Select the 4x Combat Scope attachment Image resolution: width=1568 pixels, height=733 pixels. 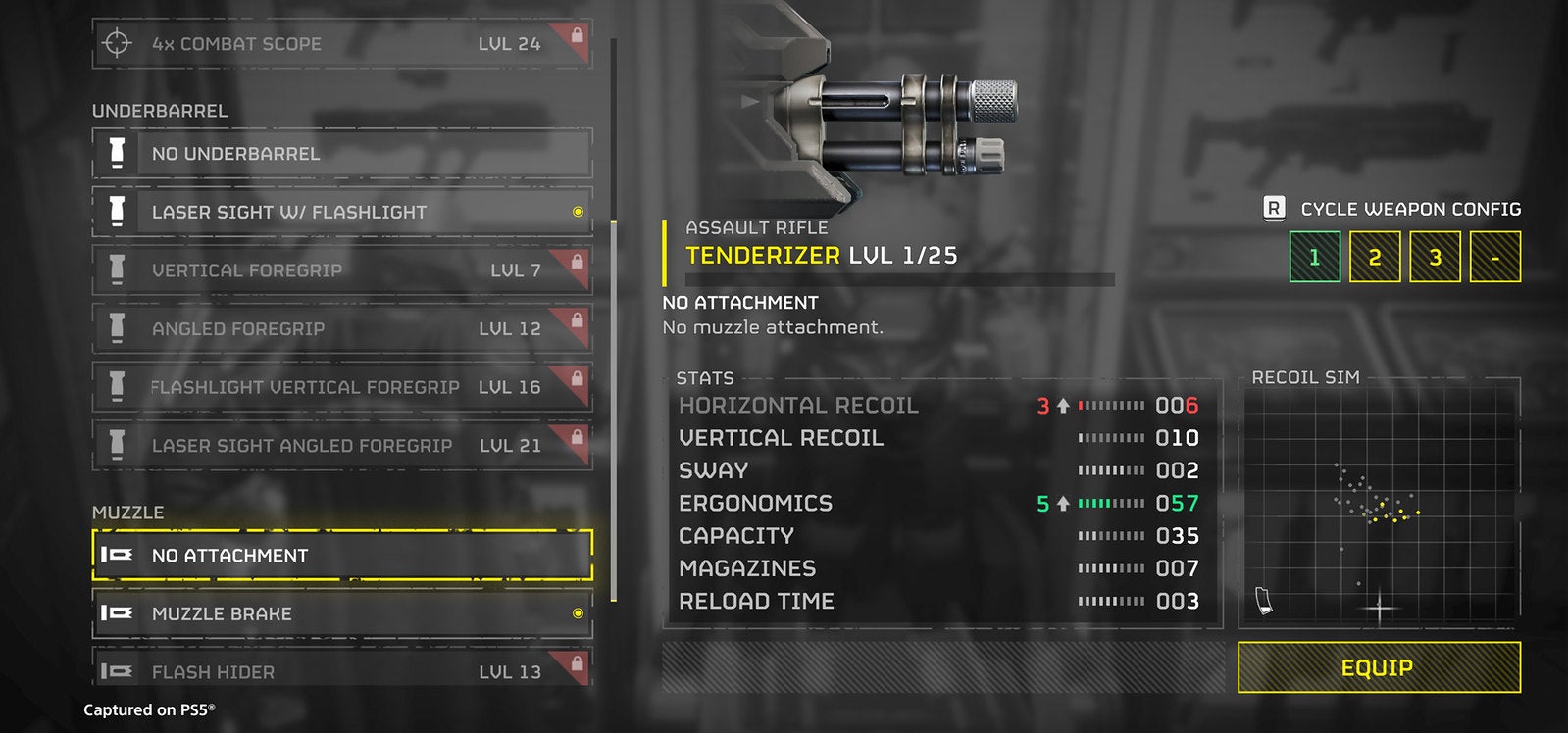341,44
